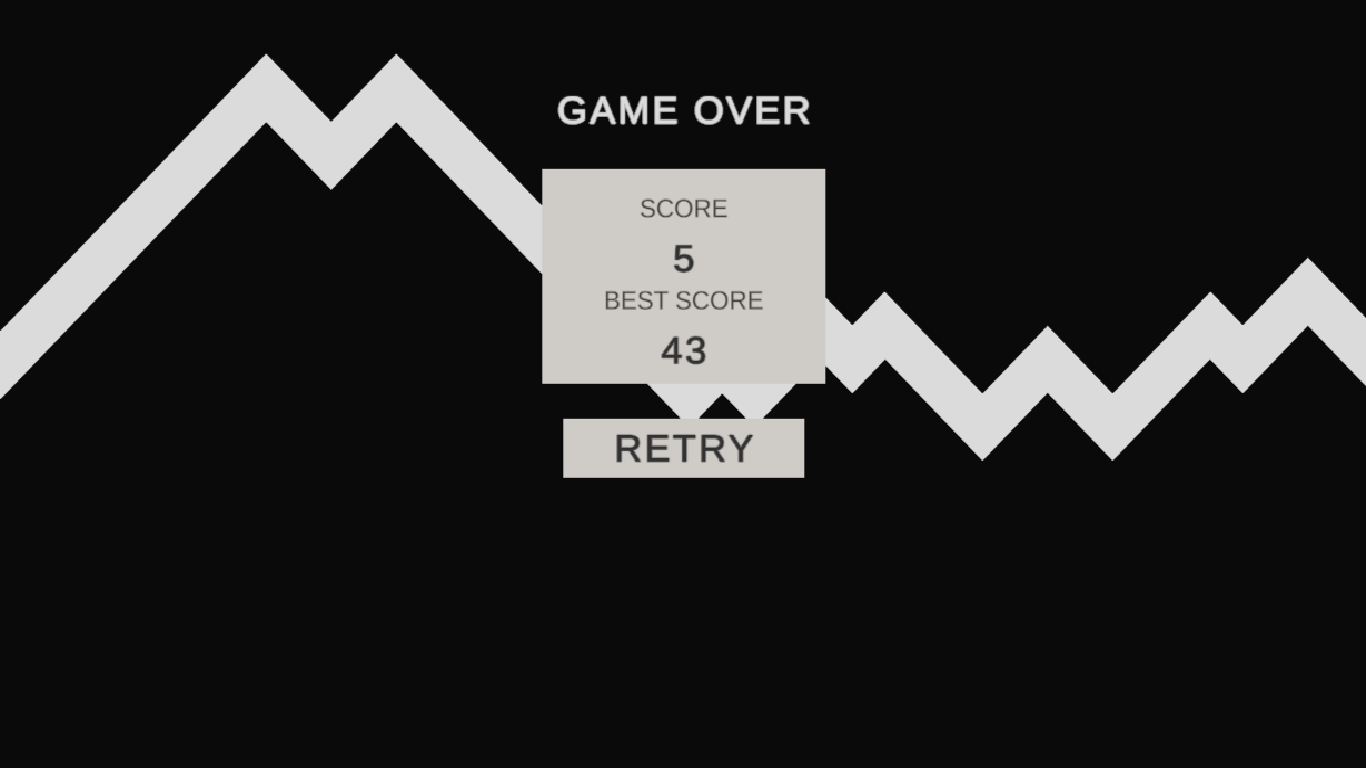Click the BEST SCORE label
Image resolution: width=1366 pixels, height=768 pixels.
(x=683, y=300)
